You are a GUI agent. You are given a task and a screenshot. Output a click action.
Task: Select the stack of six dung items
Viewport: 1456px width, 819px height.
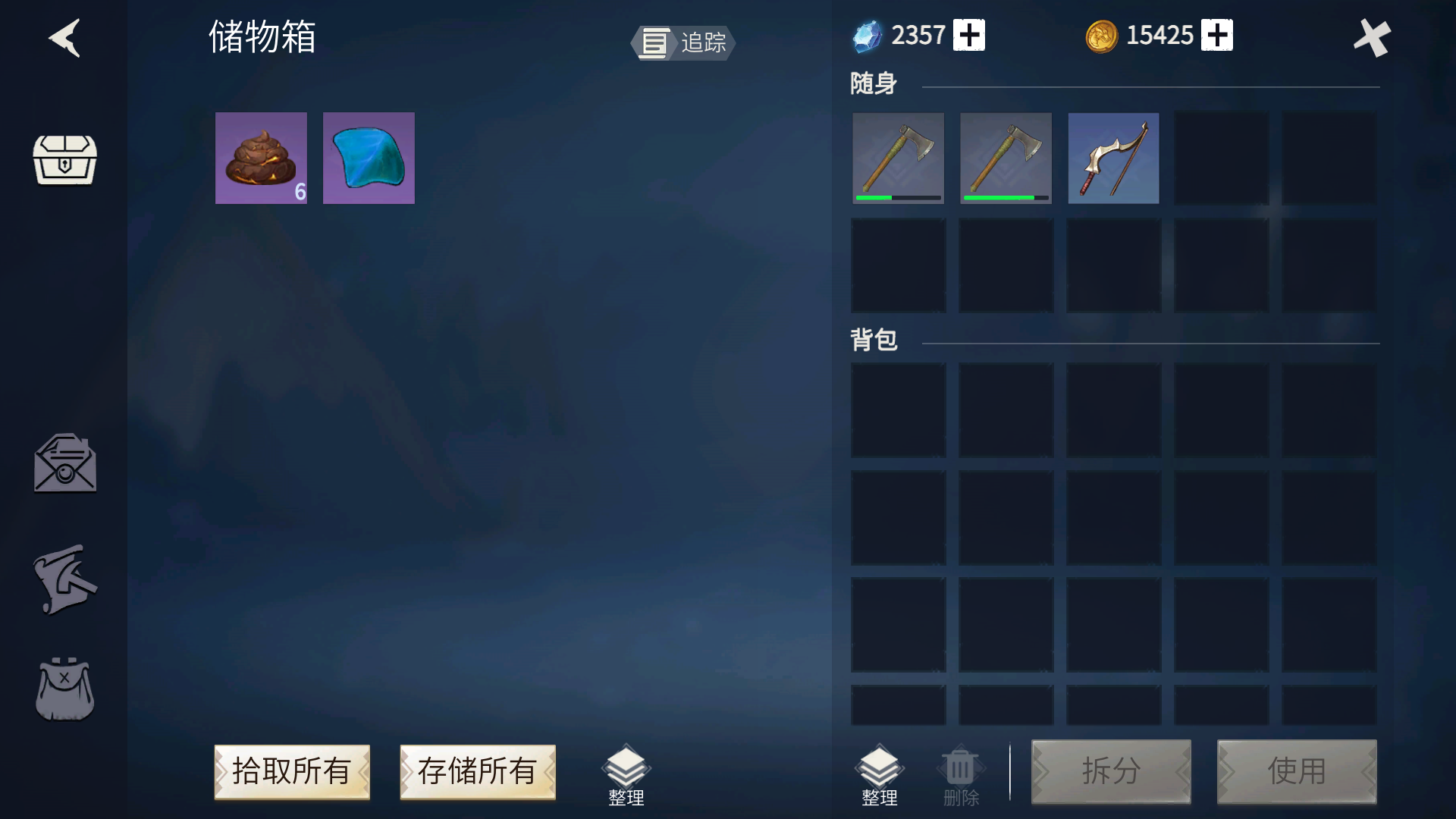pyautogui.click(x=261, y=158)
